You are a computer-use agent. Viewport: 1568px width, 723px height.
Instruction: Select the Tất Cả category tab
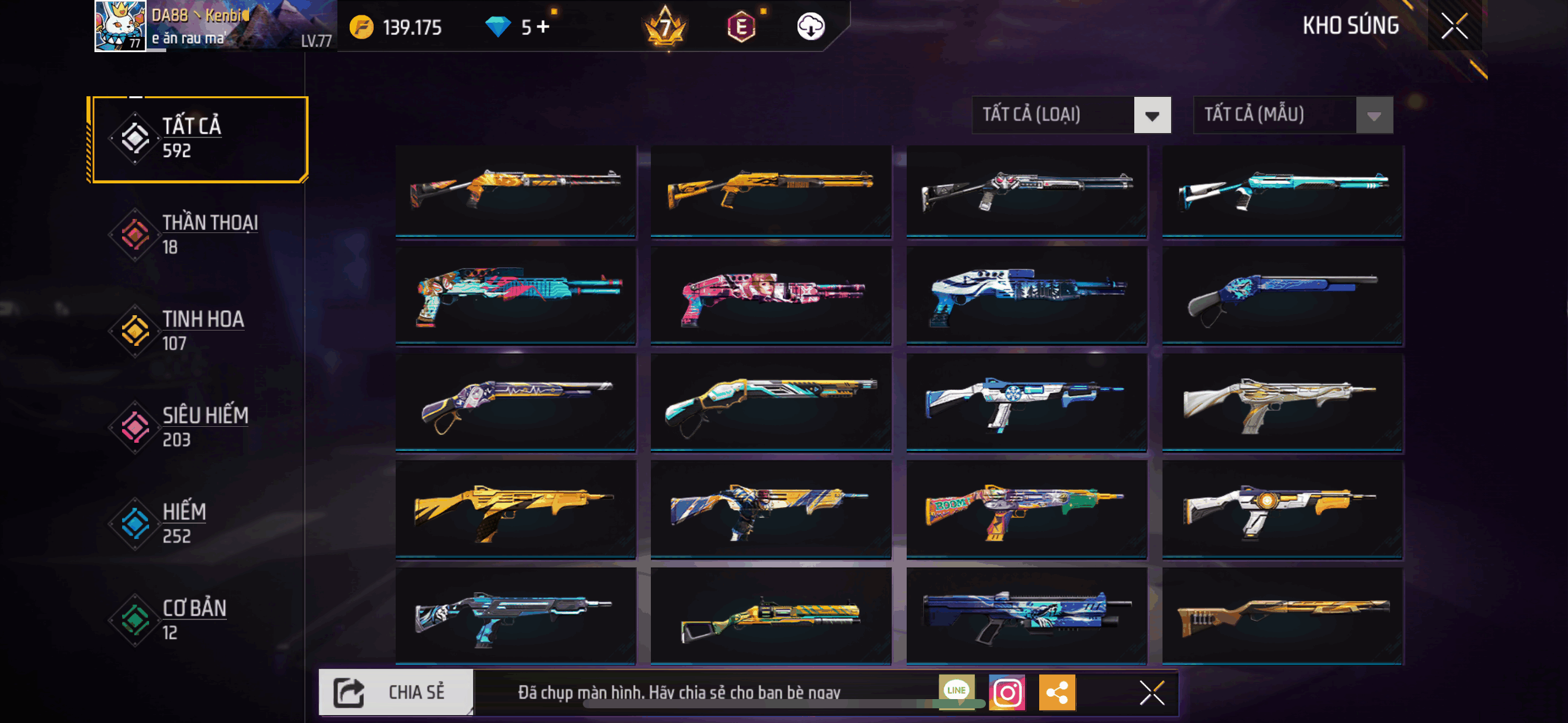(198, 139)
